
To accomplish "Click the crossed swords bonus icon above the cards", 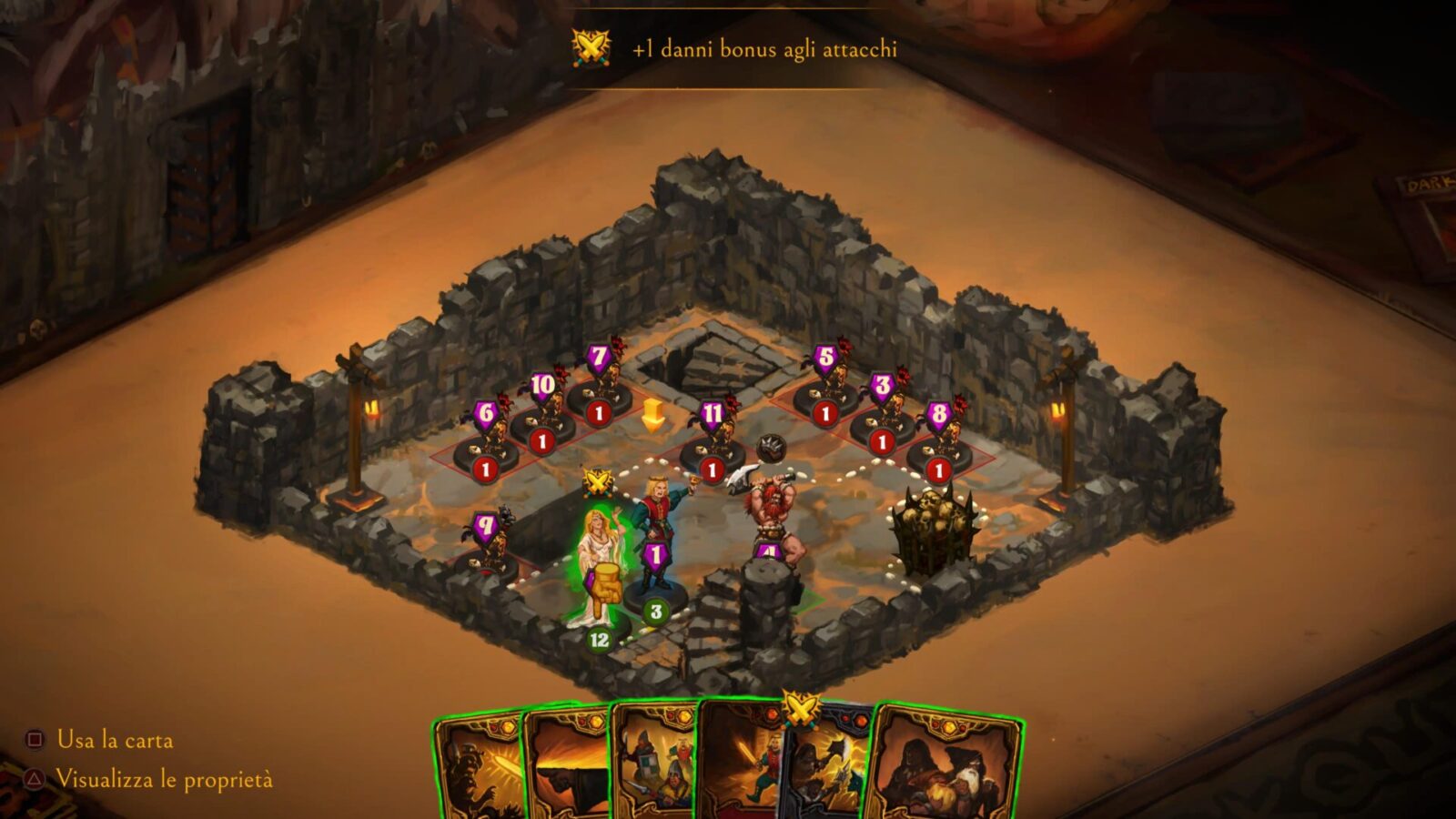I will click(x=800, y=710).
